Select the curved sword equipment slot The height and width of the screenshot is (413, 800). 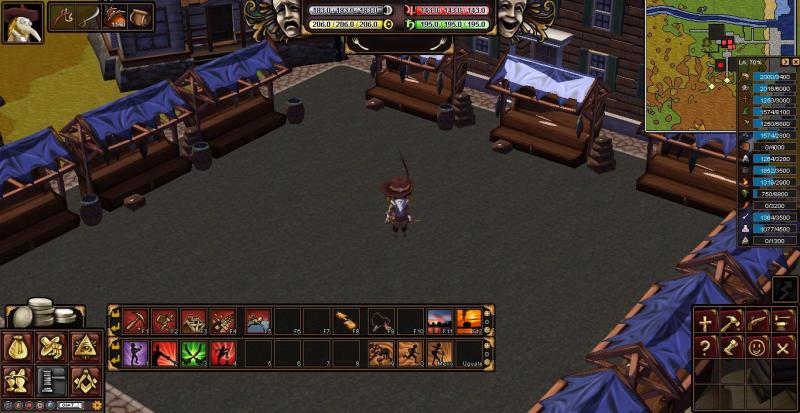[90, 16]
